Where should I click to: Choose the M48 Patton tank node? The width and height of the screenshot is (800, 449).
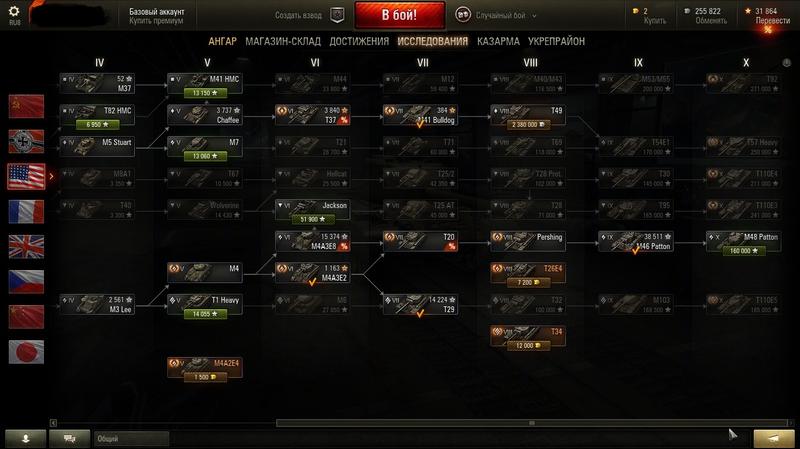[745, 238]
